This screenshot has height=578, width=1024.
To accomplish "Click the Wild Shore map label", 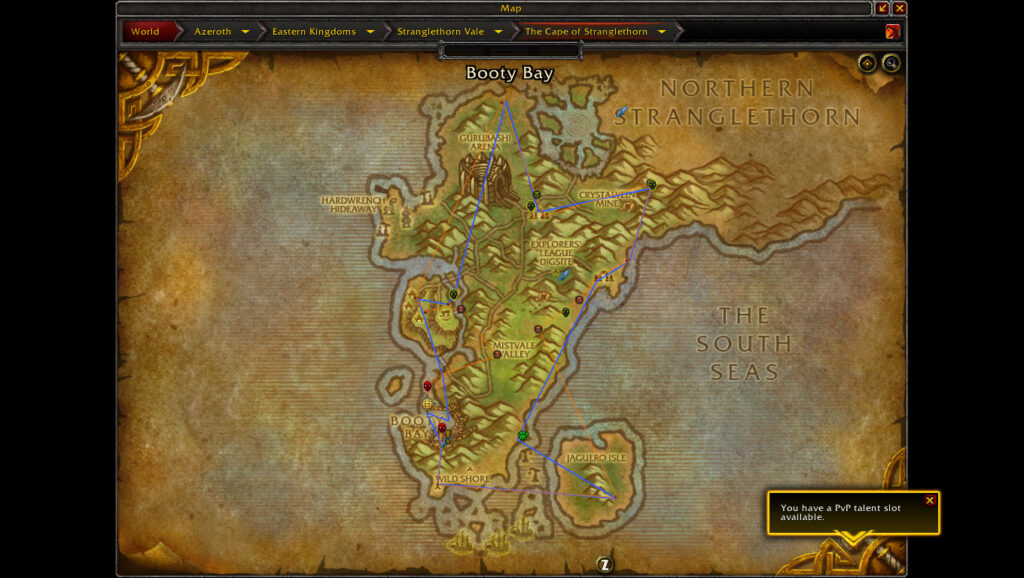I will tap(463, 479).
